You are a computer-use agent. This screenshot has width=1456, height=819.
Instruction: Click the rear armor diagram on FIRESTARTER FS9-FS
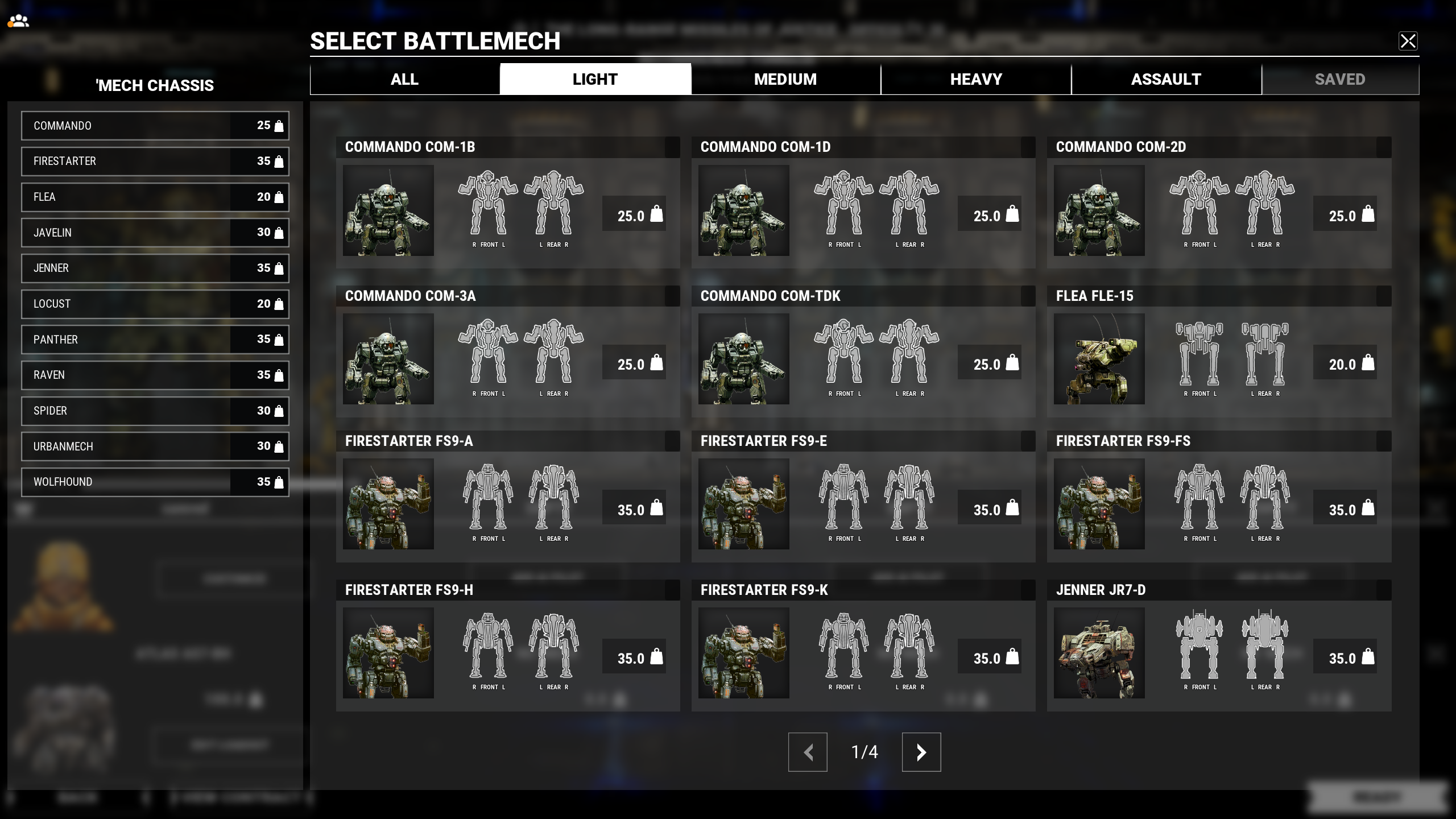pos(1265,498)
